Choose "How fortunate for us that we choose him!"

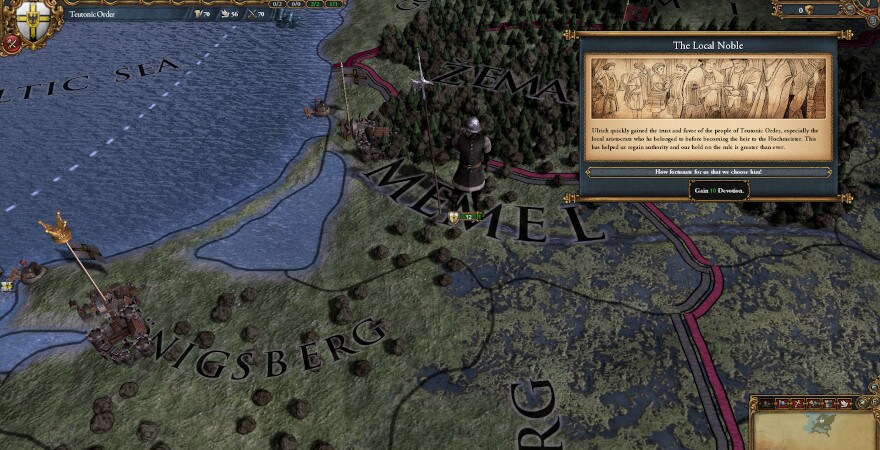point(708,172)
